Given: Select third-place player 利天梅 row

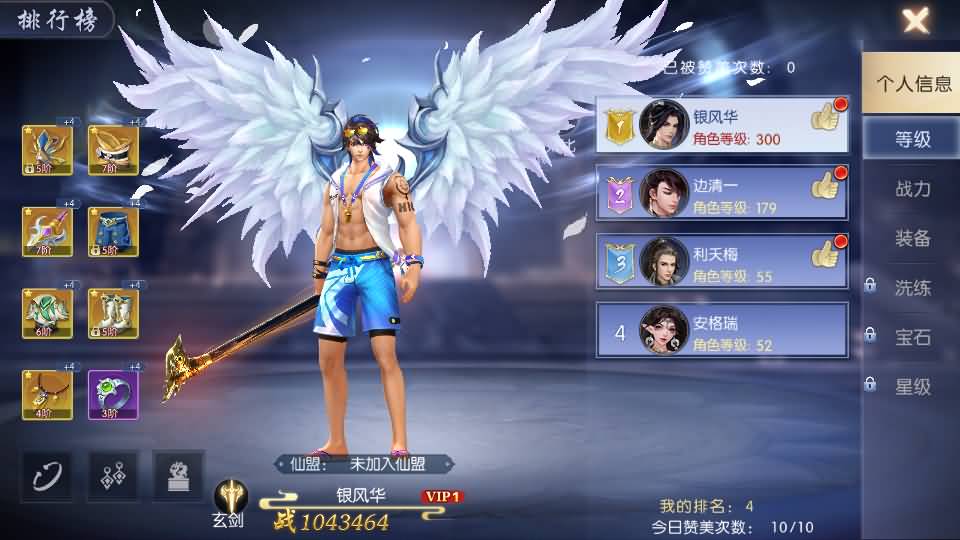Looking at the screenshot, I should click(720, 261).
